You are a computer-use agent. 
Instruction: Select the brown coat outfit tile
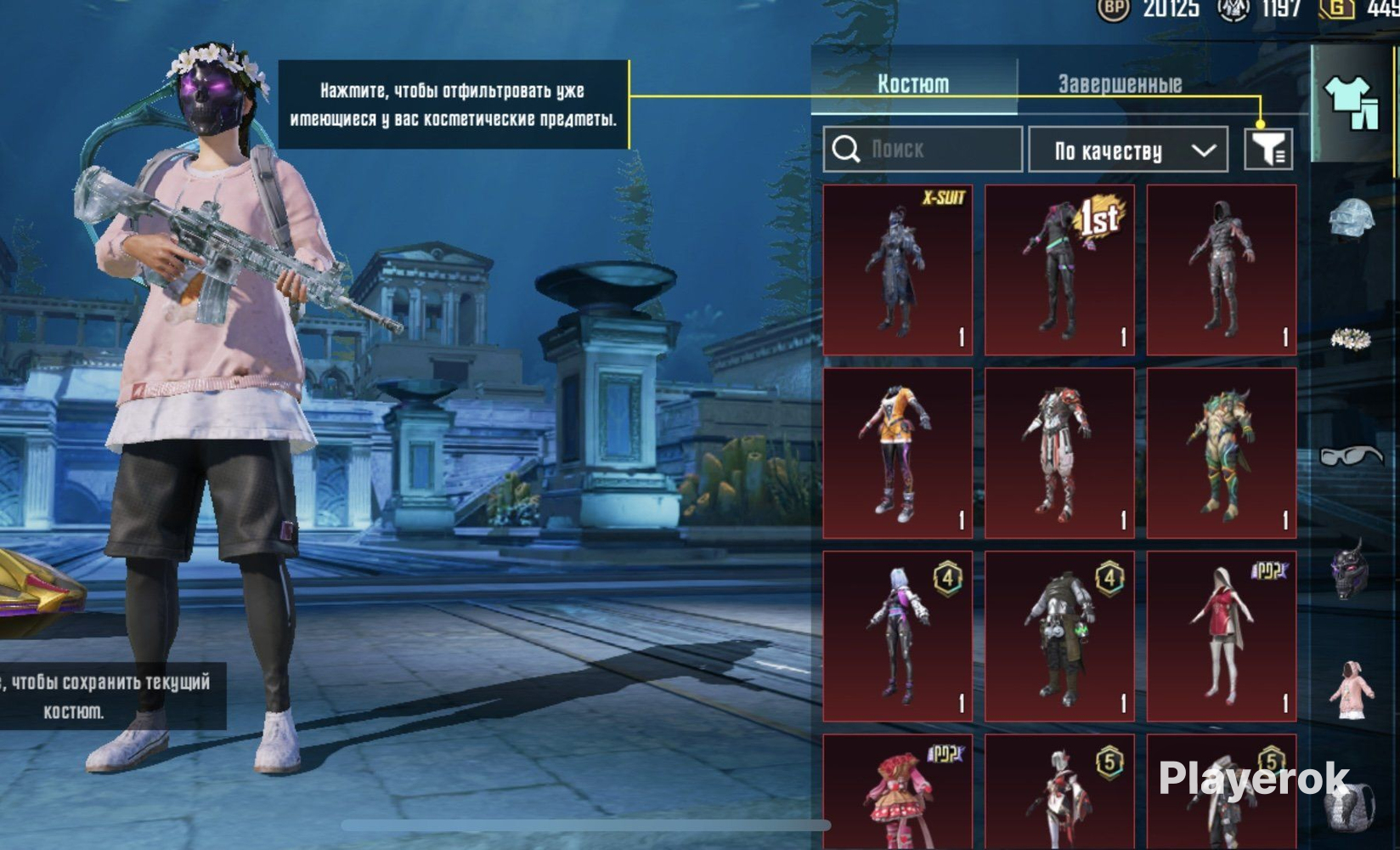pos(1059,636)
